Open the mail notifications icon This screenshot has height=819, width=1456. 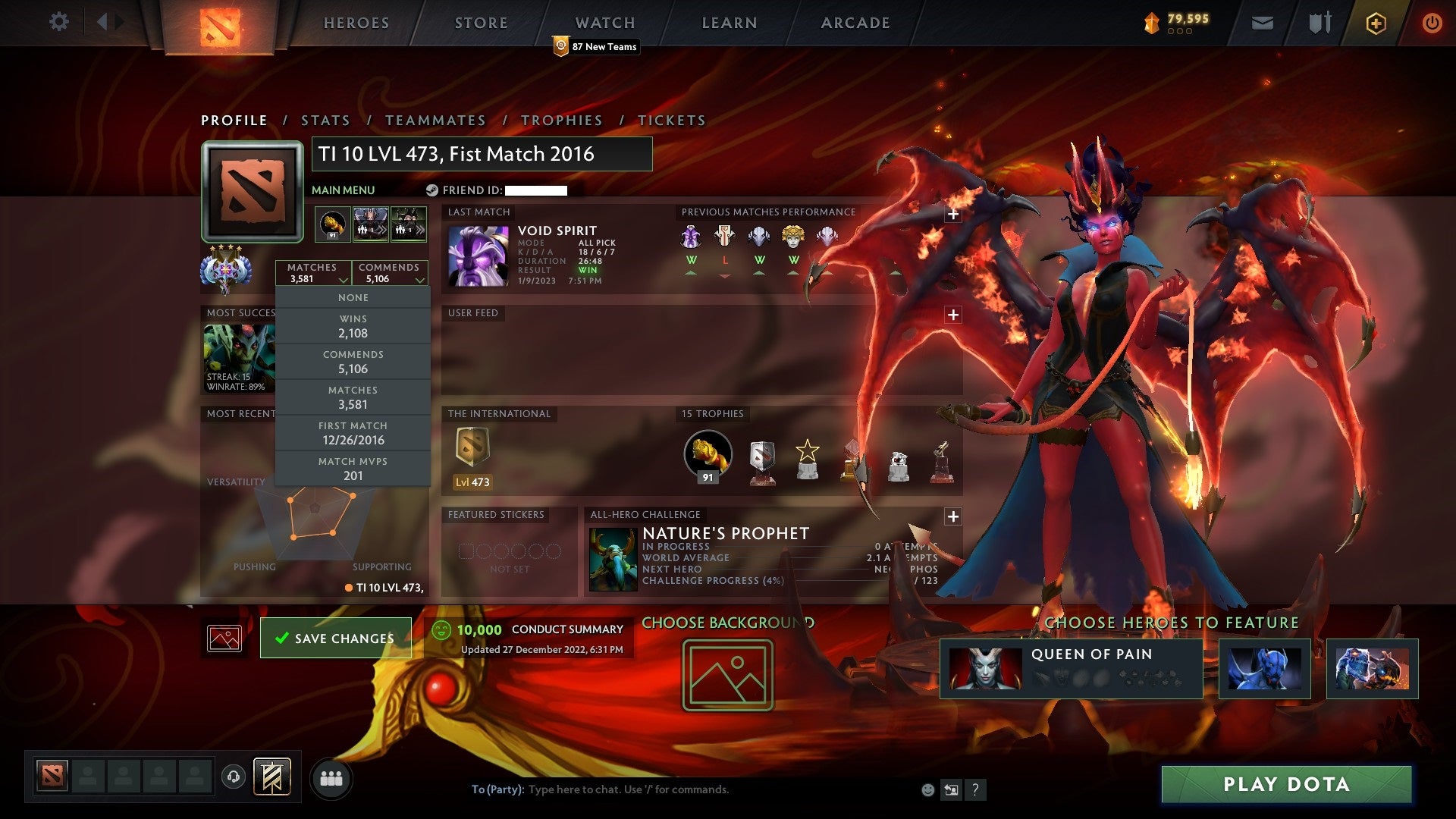1261,23
